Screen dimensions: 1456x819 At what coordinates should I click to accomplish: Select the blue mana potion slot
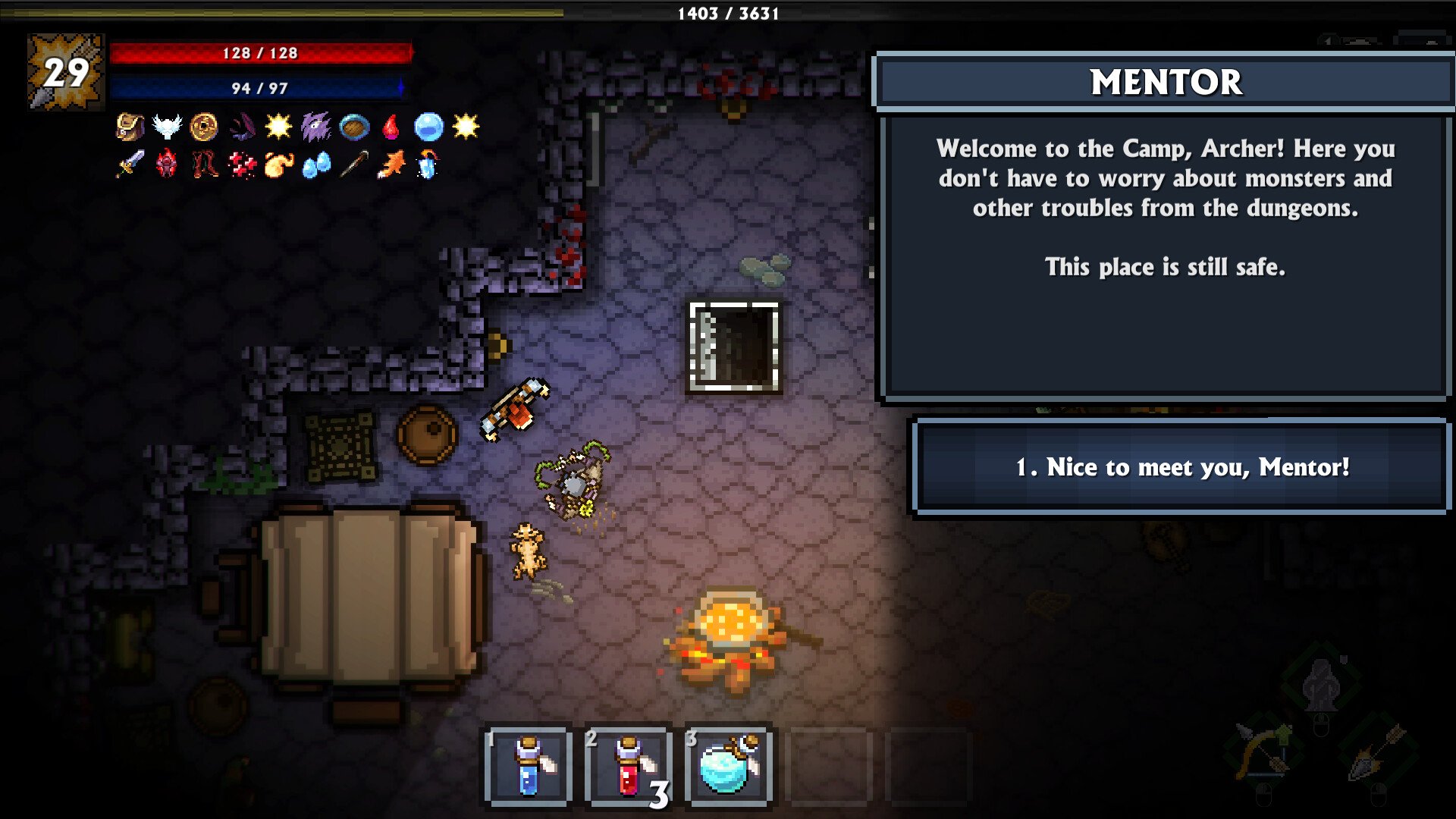coord(529,767)
